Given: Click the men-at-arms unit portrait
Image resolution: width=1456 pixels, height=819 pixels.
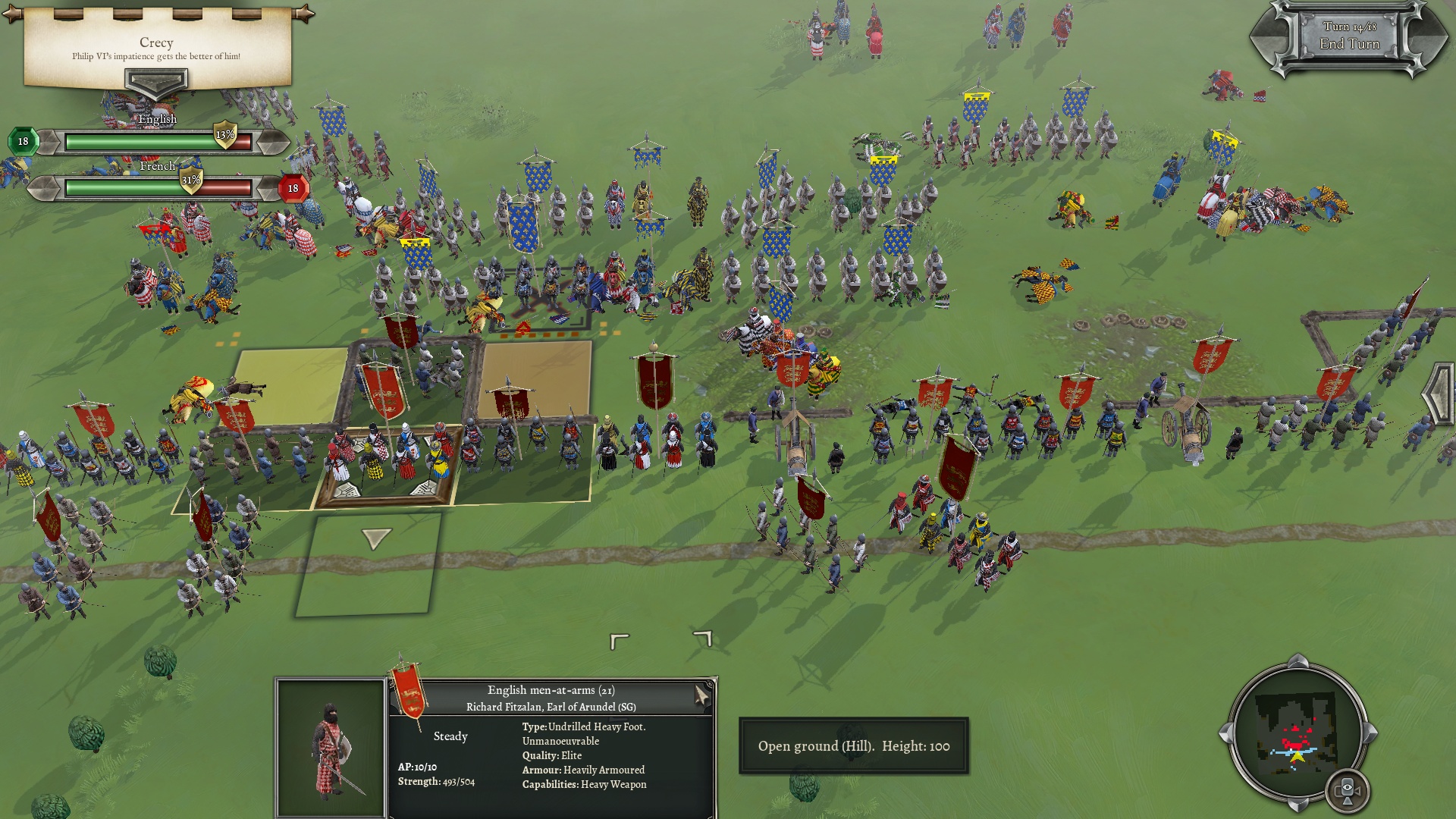Looking at the screenshot, I should click(331, 748).
